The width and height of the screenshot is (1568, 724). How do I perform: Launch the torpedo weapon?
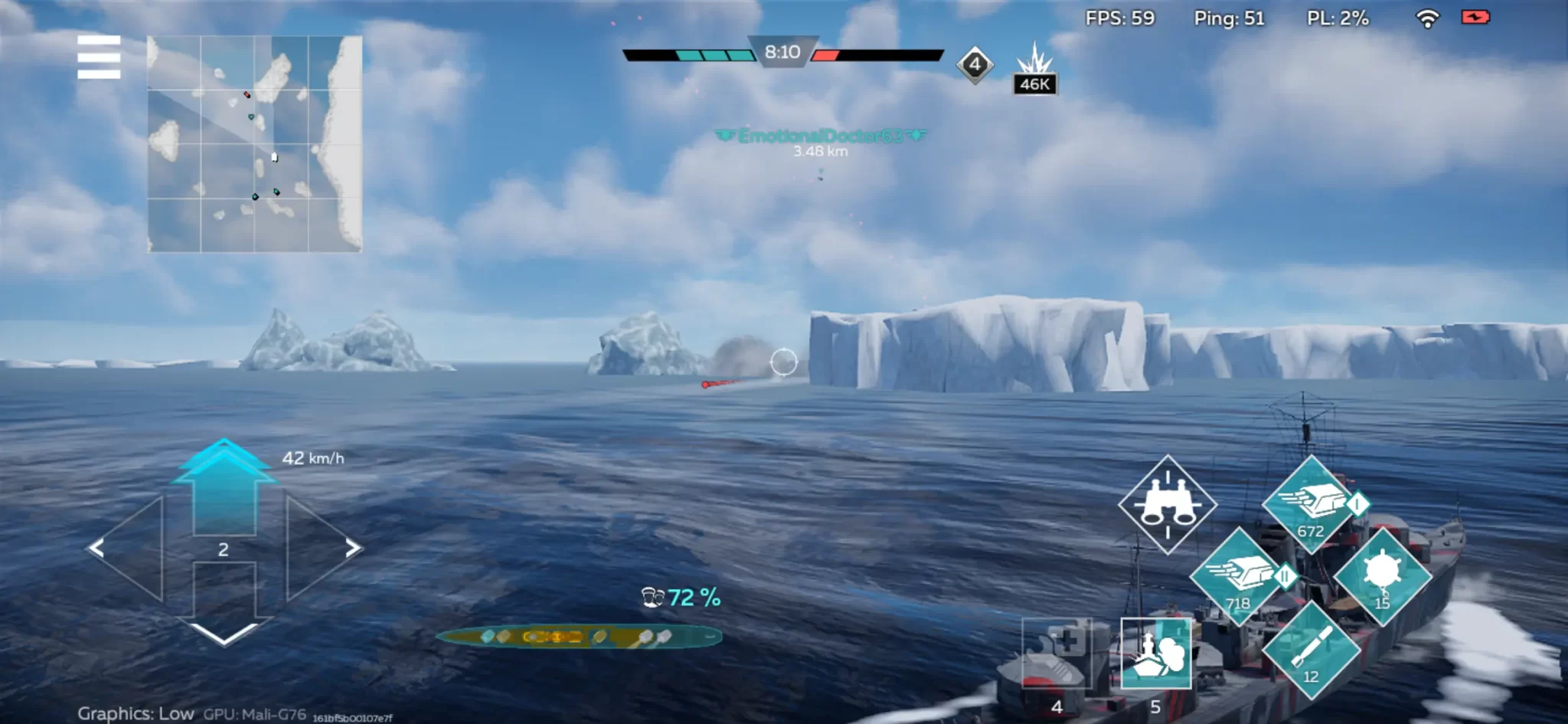[x=1311, y=650]
